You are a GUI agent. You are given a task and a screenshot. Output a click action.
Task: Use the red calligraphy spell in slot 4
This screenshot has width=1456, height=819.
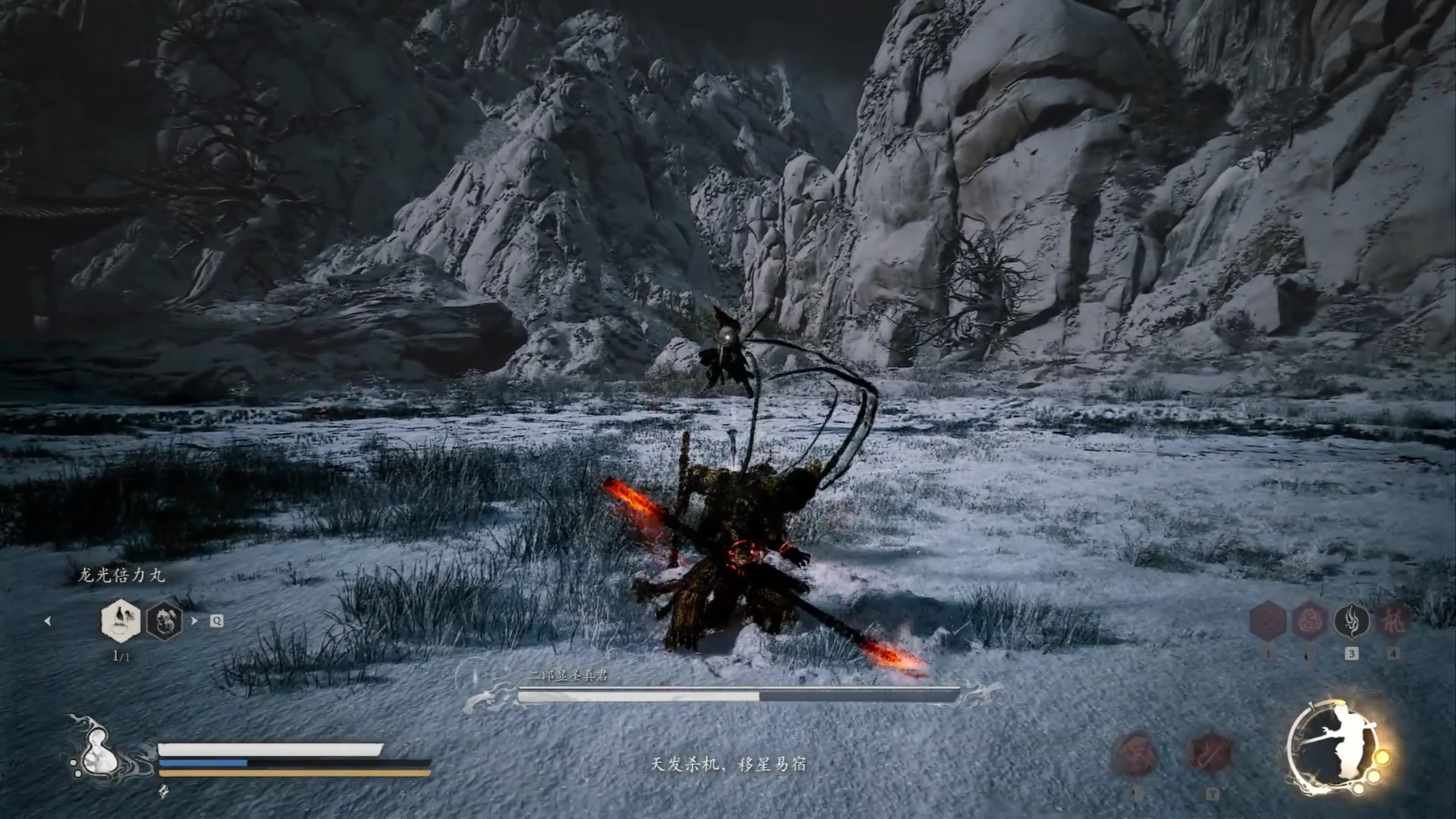[1393, 621]
